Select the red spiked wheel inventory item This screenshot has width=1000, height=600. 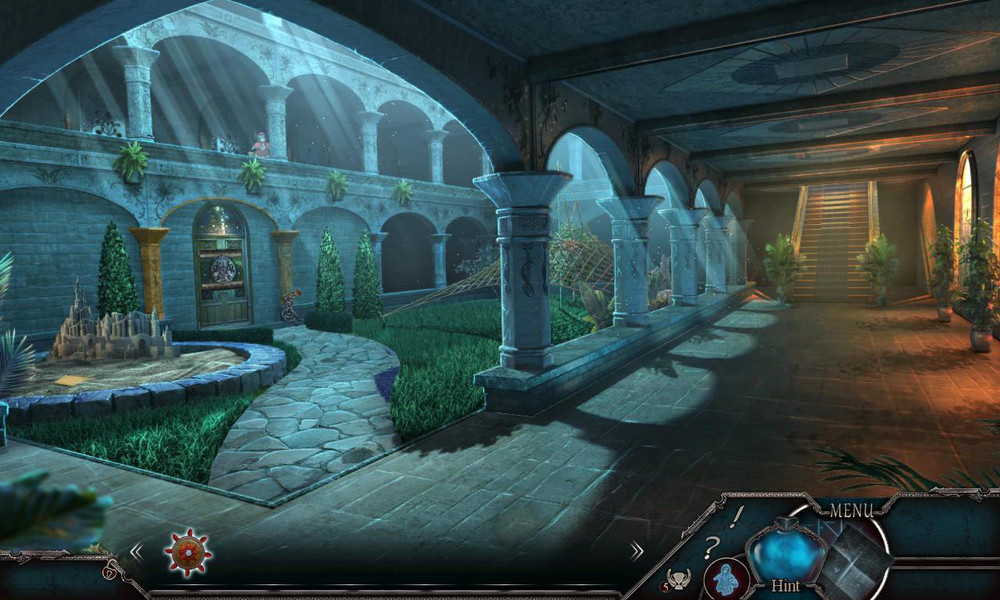(x=185, y=551)
